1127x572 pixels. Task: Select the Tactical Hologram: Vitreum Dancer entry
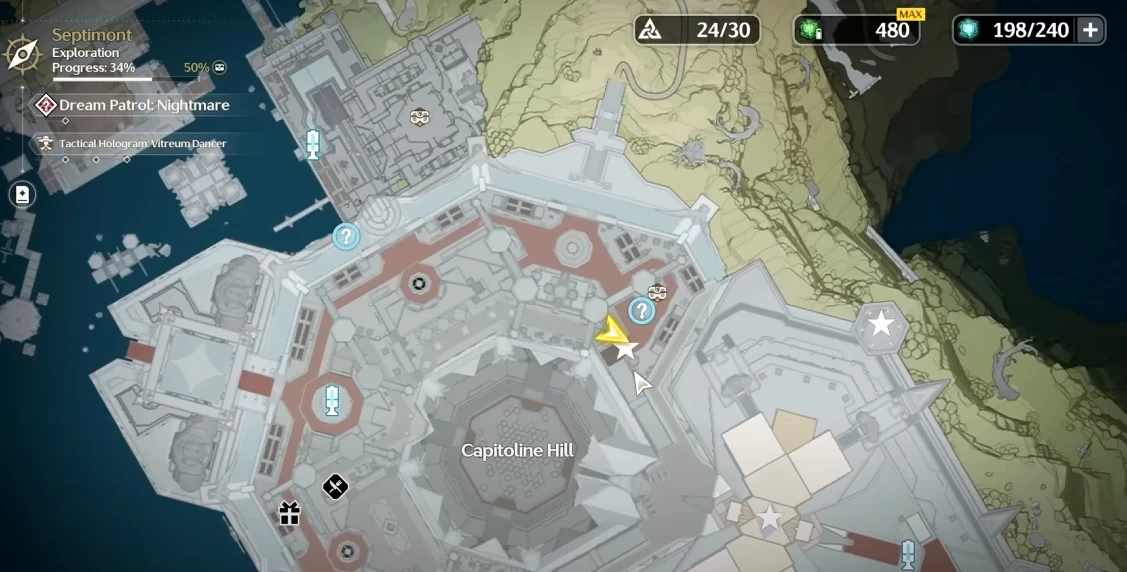[142, 144]
